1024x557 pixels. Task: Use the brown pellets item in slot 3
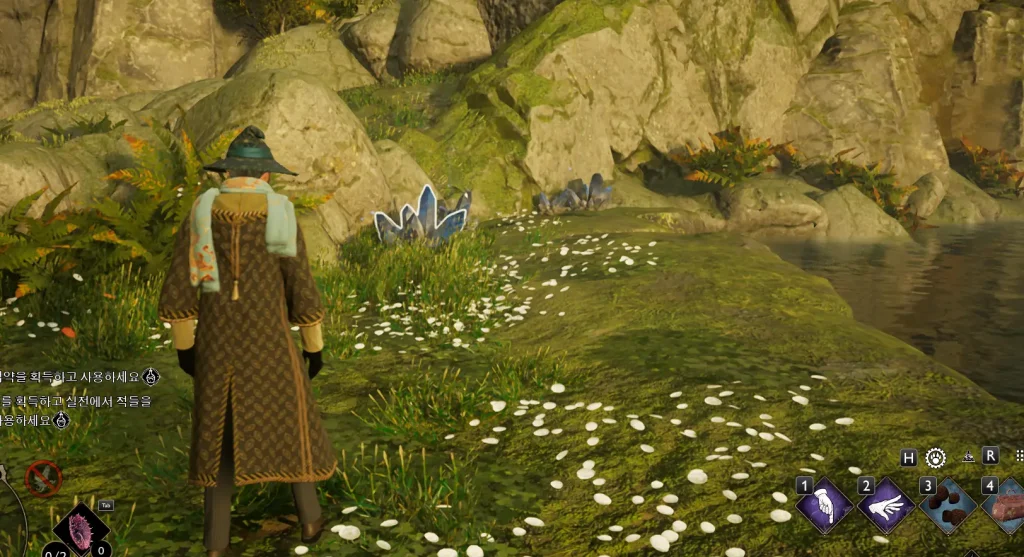(x=948, y=505)
